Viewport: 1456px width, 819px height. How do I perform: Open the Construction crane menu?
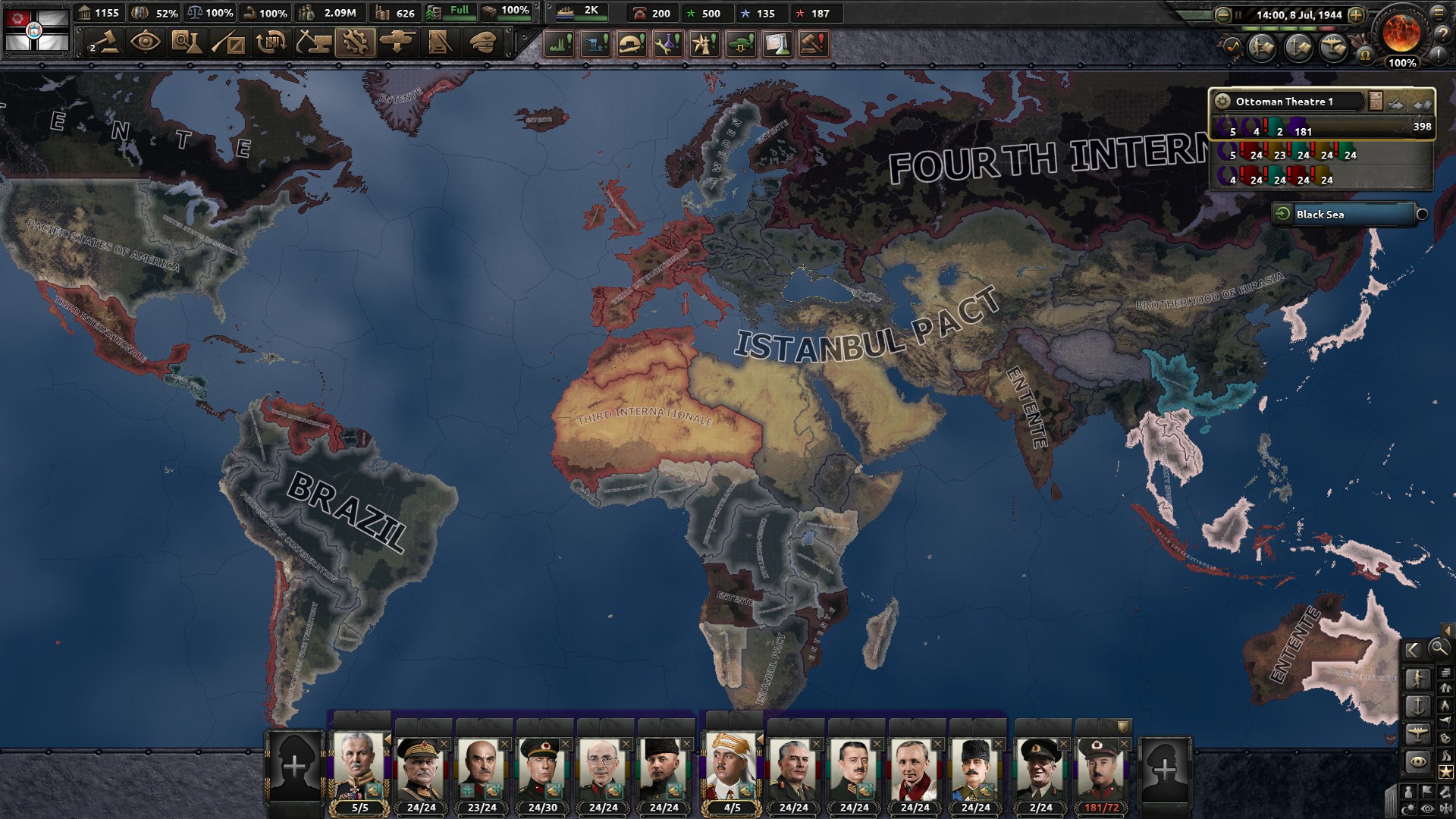point(312,42)
